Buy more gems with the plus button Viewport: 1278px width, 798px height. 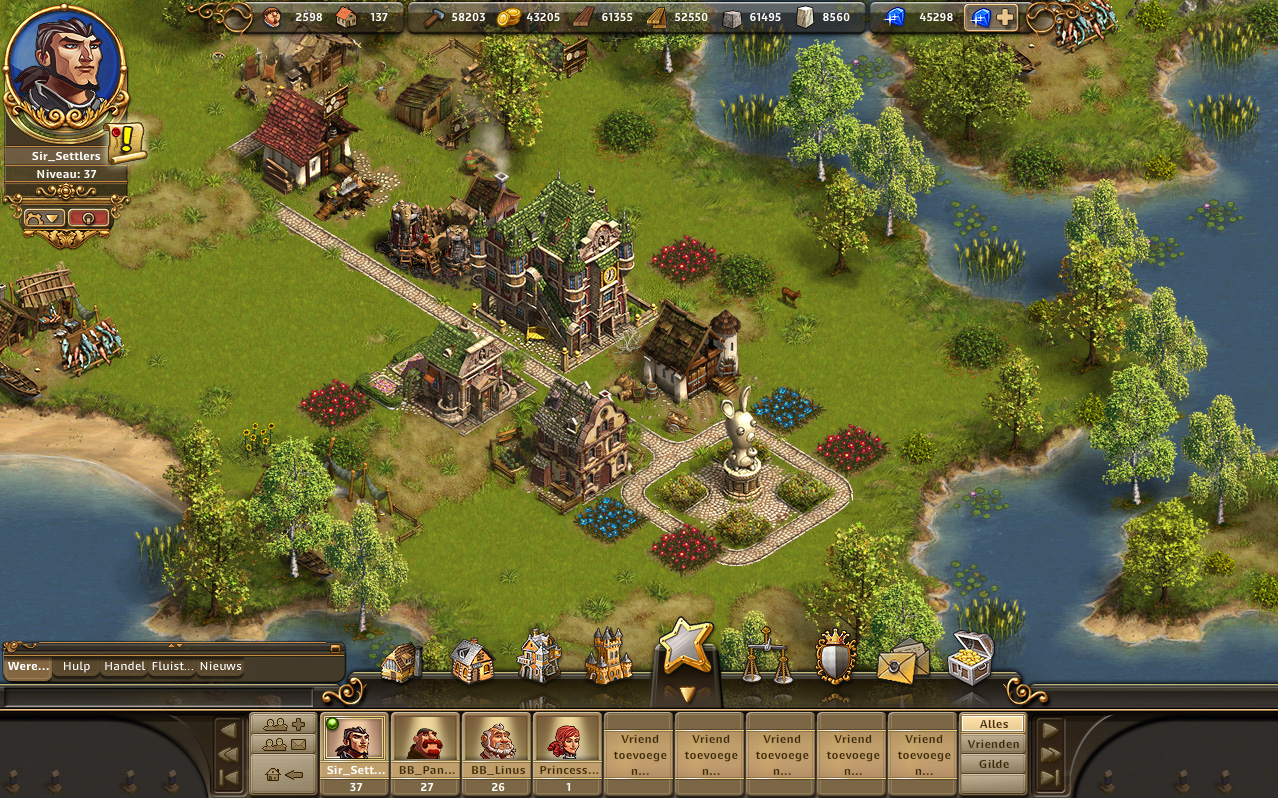click(1005, 17)
